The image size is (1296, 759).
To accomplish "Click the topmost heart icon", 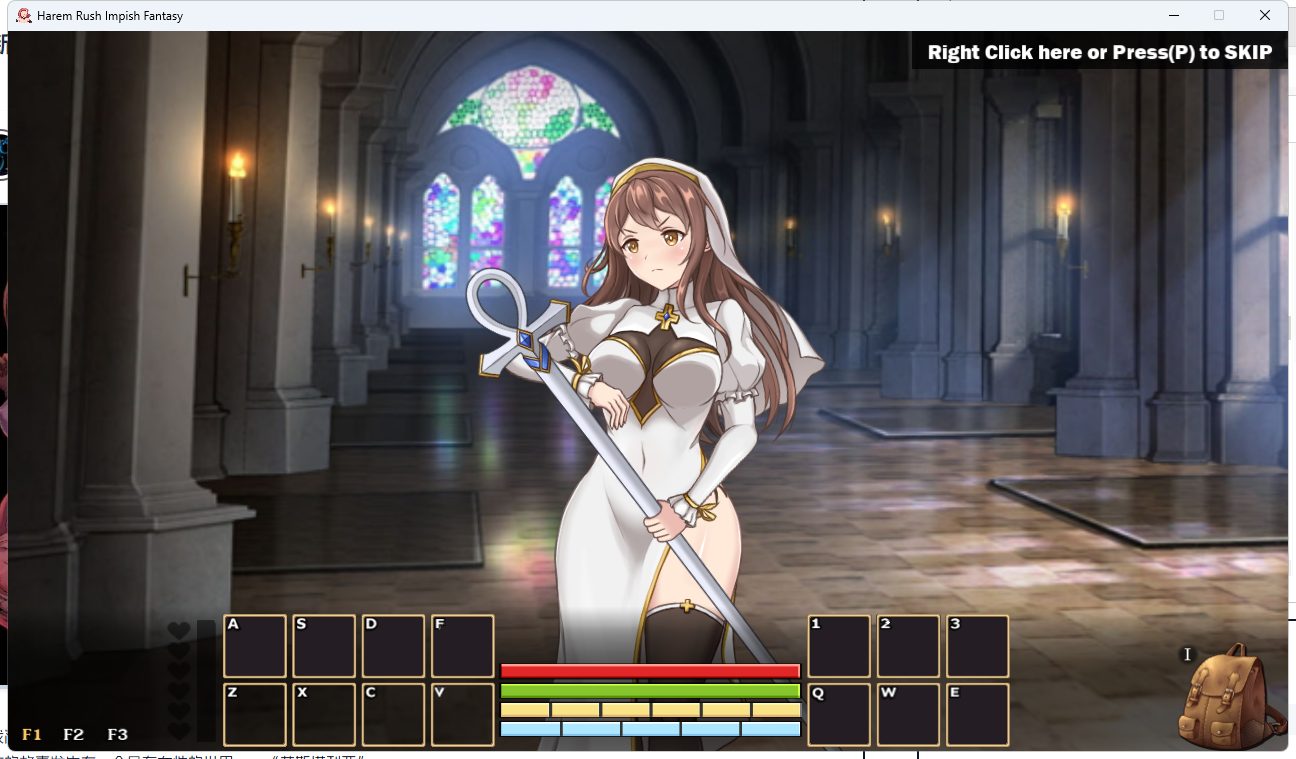I will [180, 632].
